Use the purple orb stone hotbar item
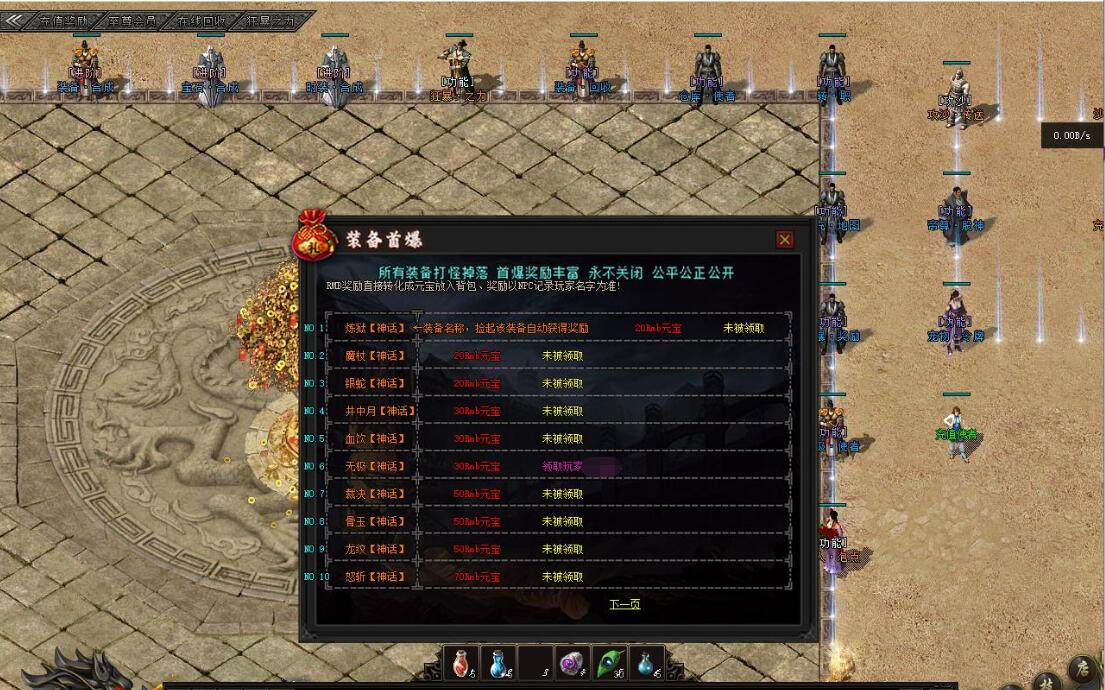 pyautogui.click(x=571, y=662)
